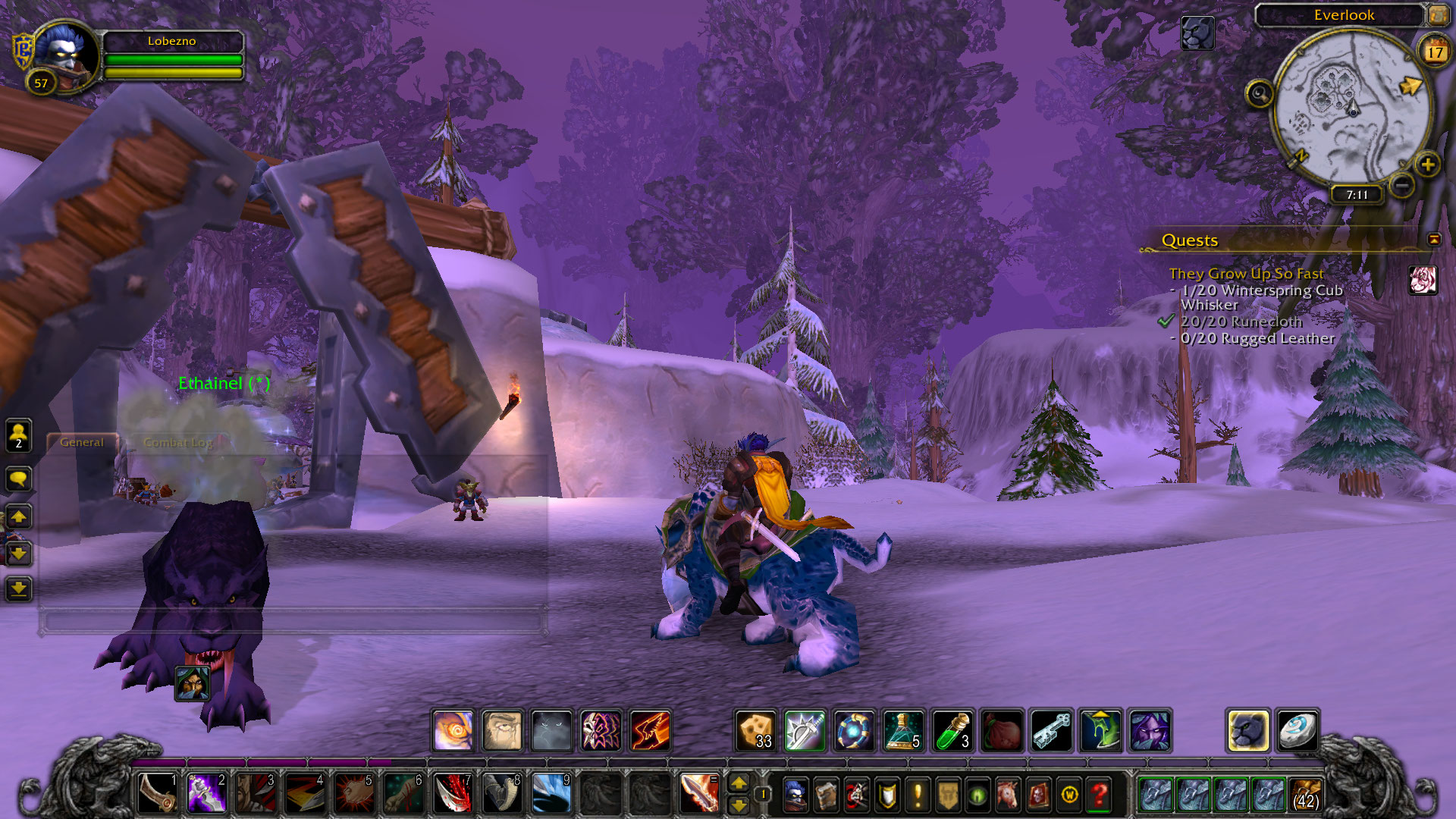Screen dimensions: 1456x819
Task: Collapse the Quests tracker panel
Action: pyautogui.click(x=1434, y=240)
